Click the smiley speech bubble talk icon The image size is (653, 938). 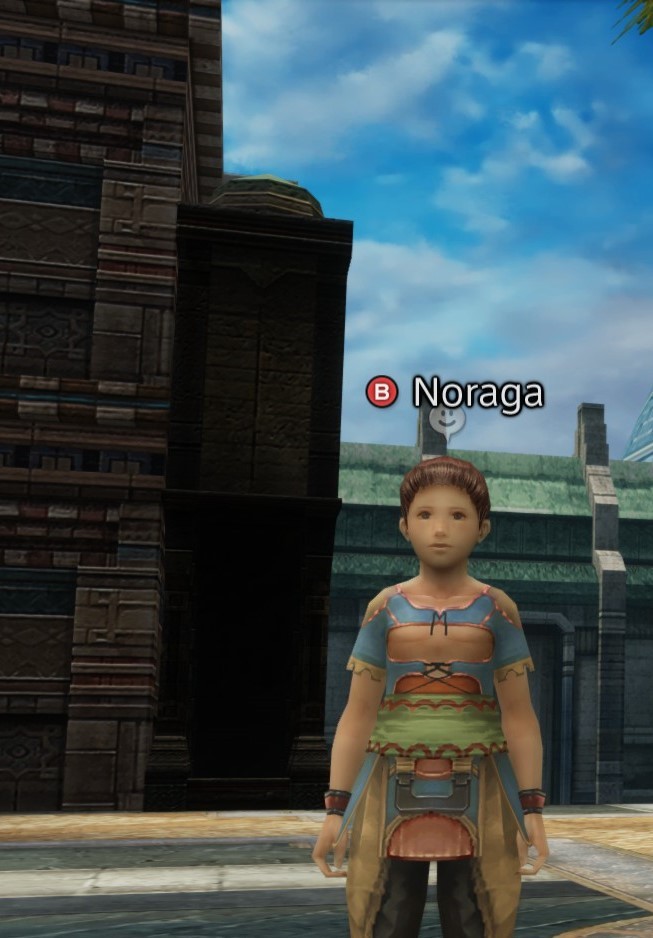click(447, 424)
